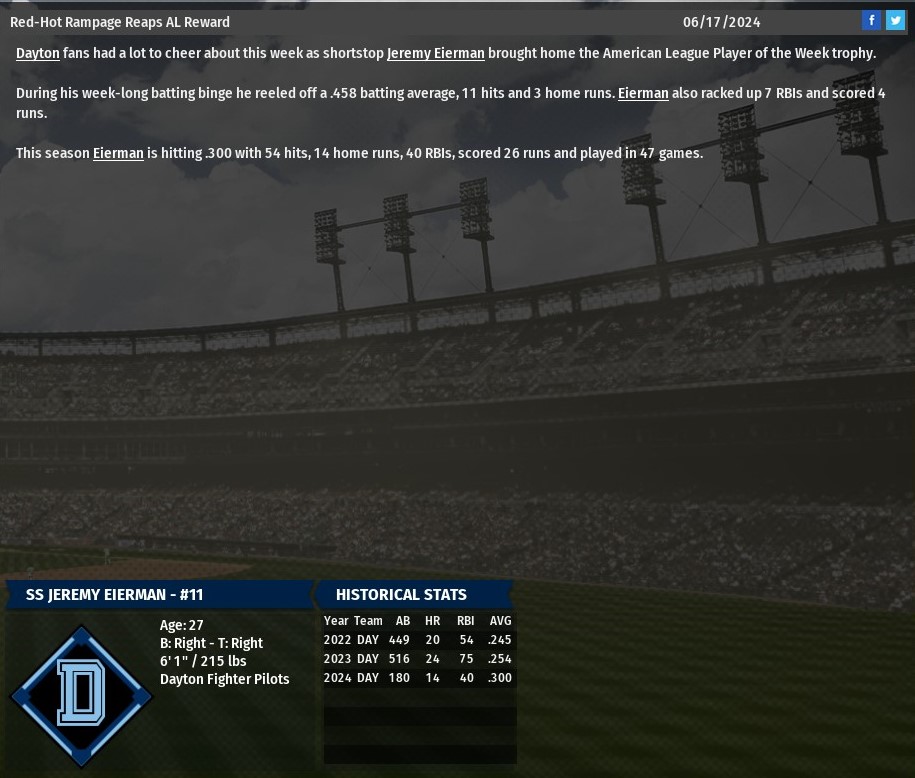Select the Dayton Fighter Pilots diamond logo
The height and width of the screenshot is (778, 915).
pyautogui.click(x=81, y=695)
